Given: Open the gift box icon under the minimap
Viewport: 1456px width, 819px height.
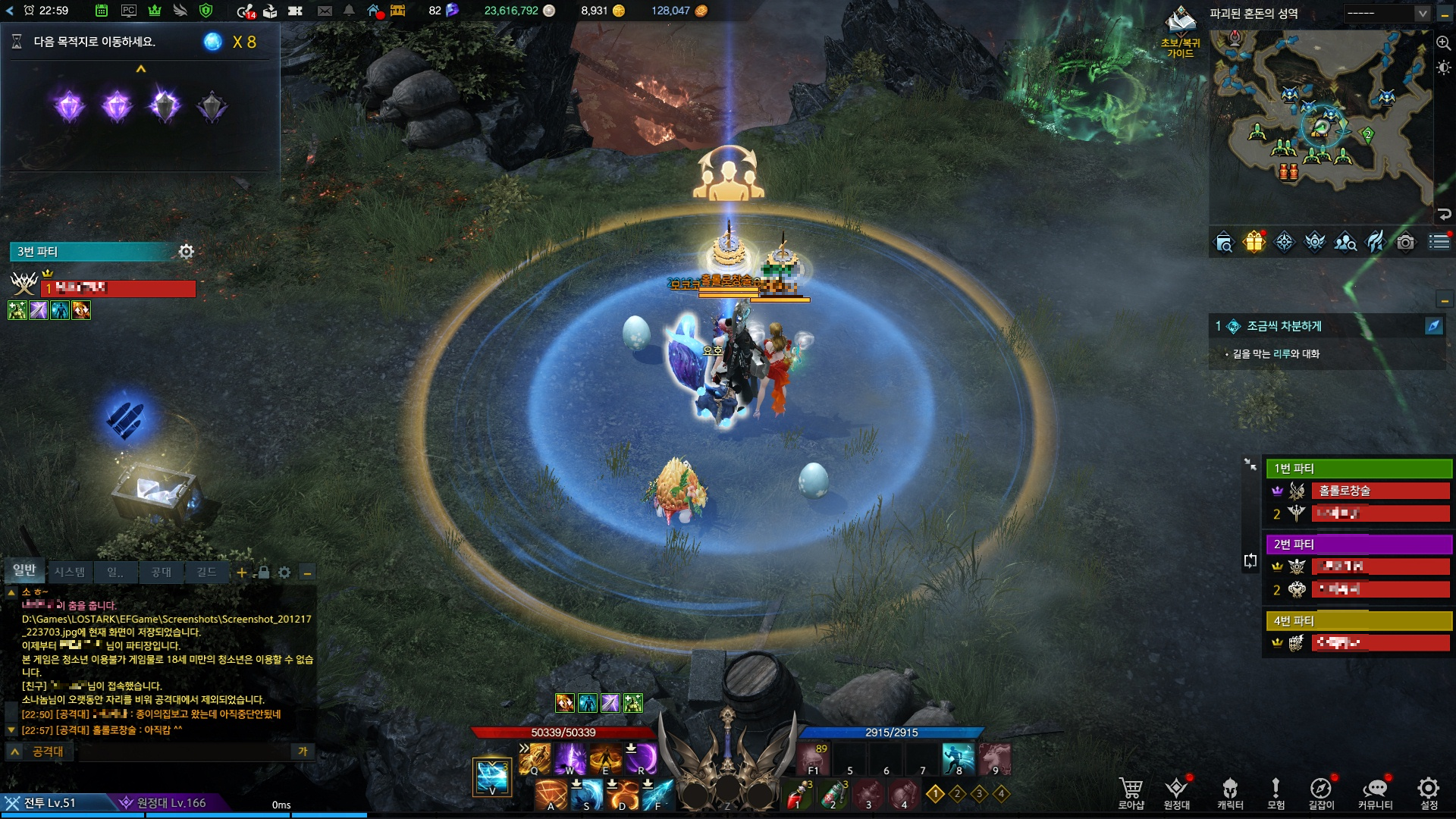Looking at the screenshot, I should (1254, 242).
